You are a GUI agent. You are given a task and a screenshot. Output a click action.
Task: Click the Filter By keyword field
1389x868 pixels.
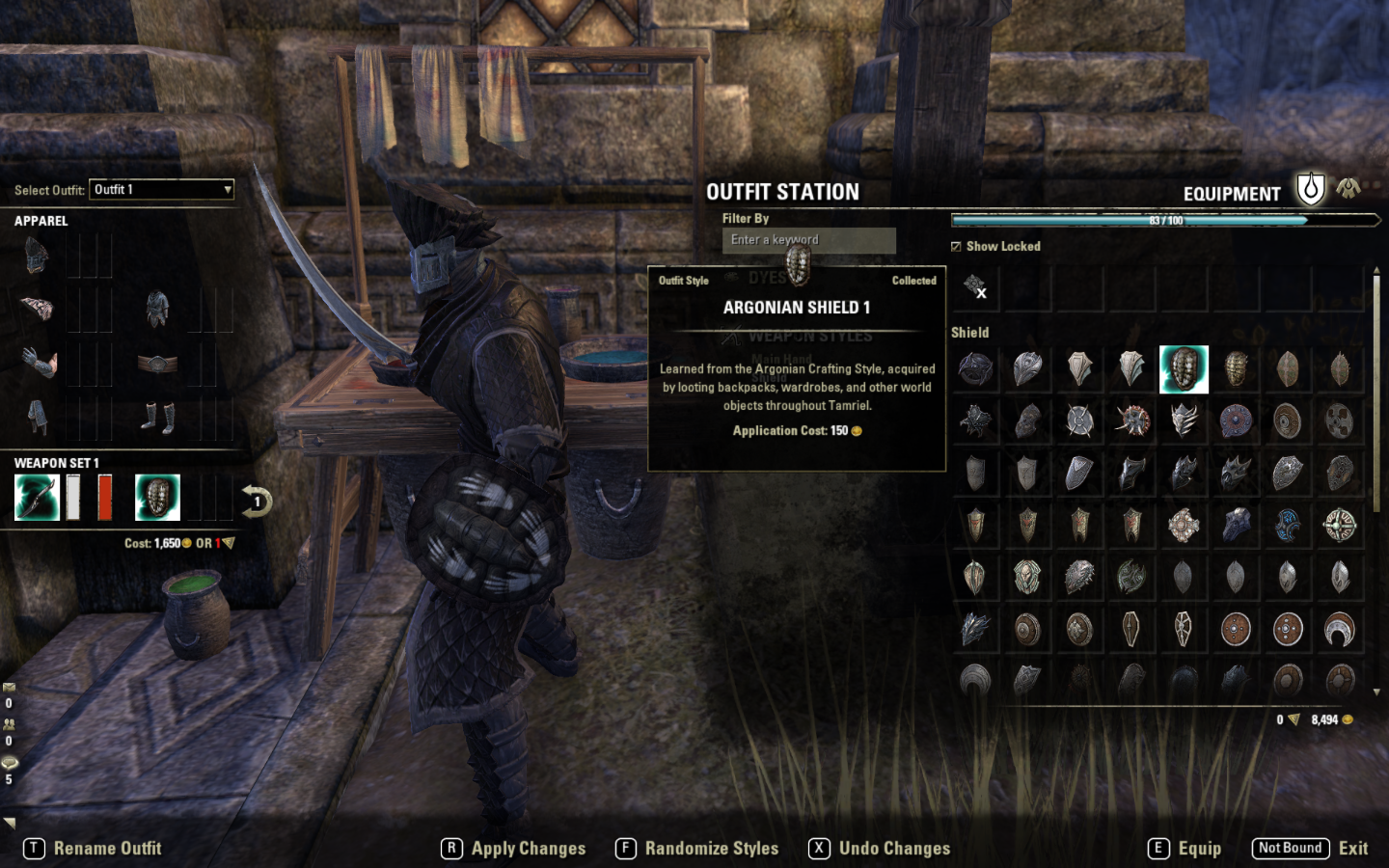click(808, 240)
